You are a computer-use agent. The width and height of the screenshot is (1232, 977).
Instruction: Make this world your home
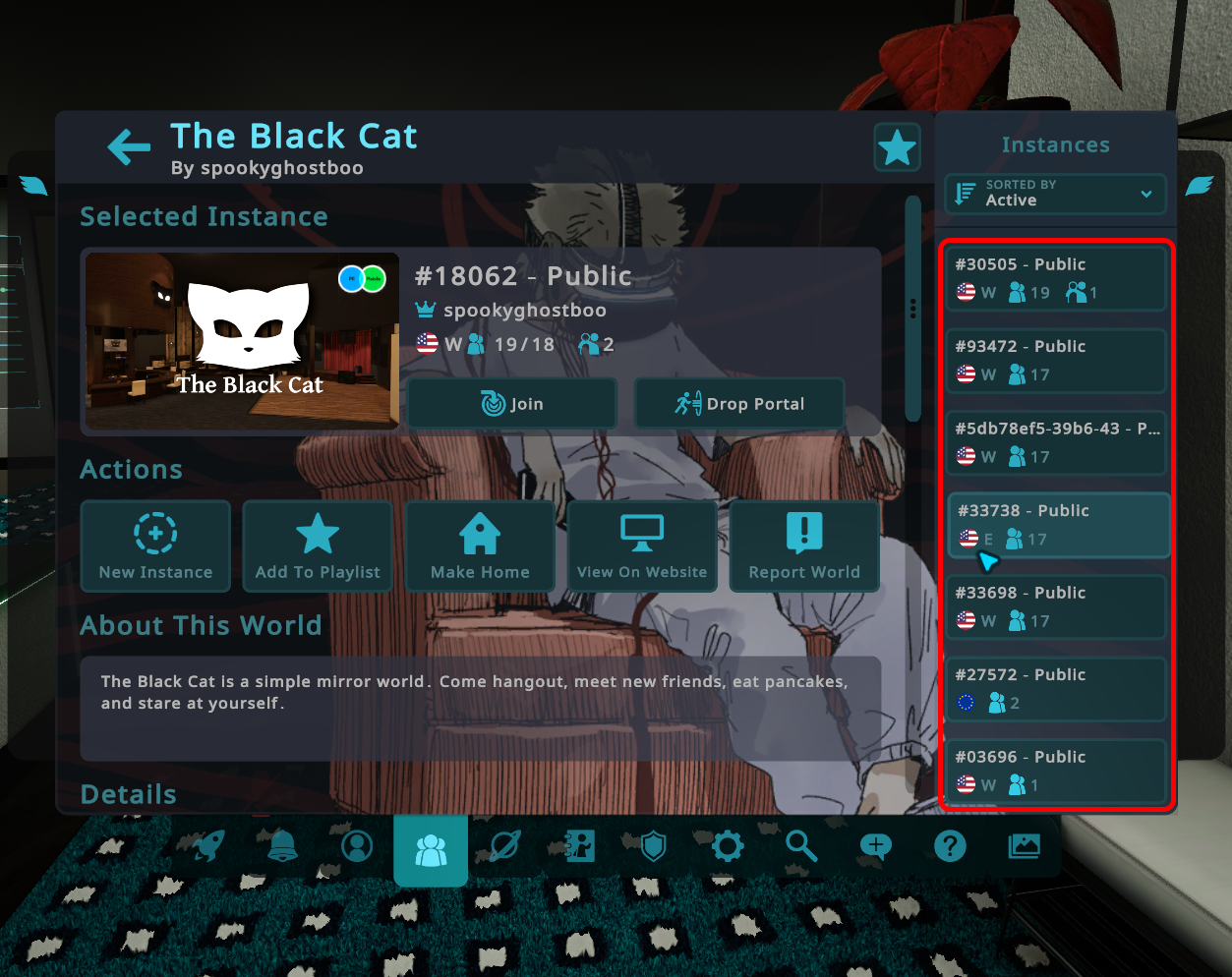pyautogui.click(x=480, y=546)
